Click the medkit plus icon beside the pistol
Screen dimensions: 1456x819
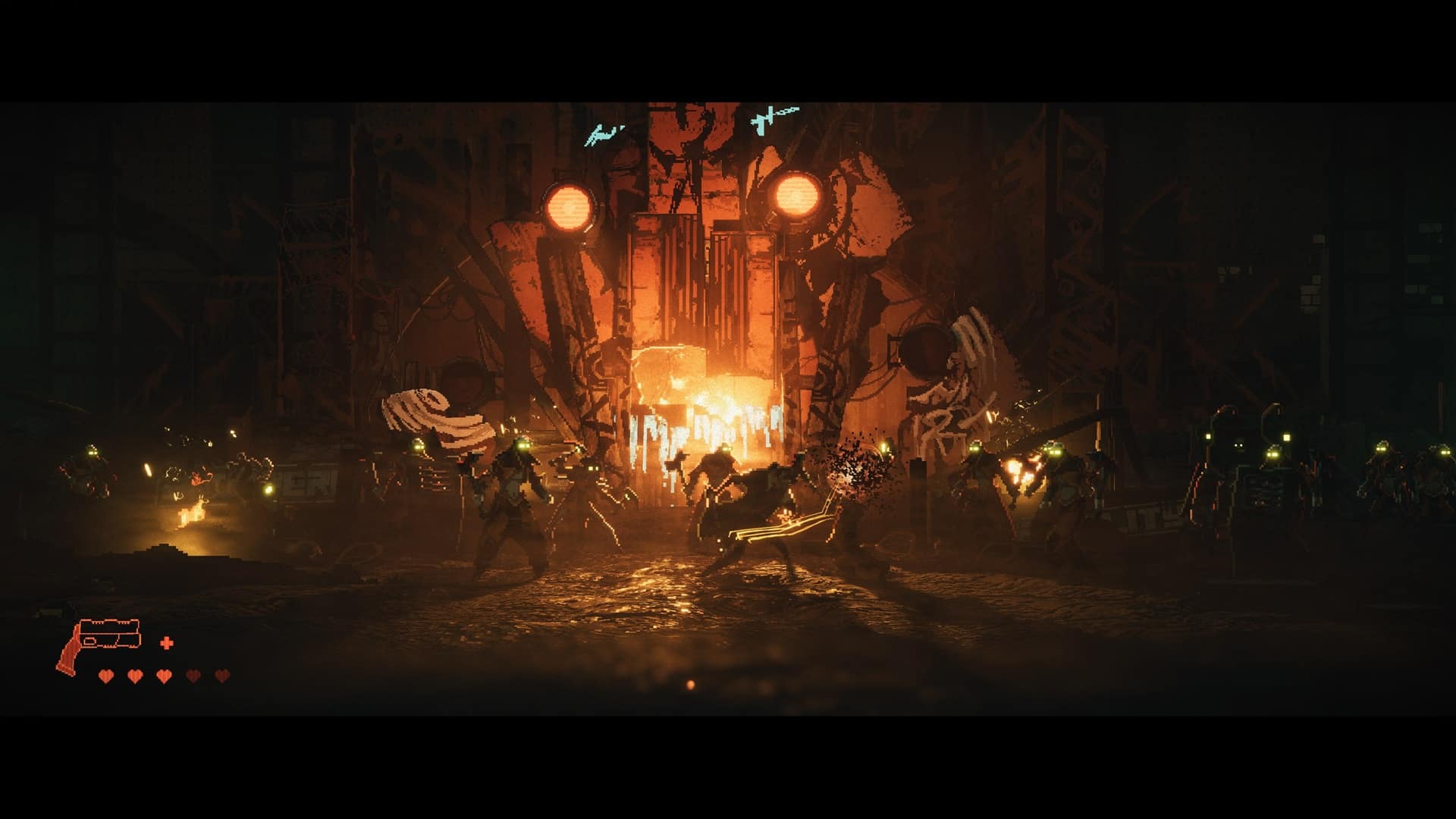pos(166,643)
